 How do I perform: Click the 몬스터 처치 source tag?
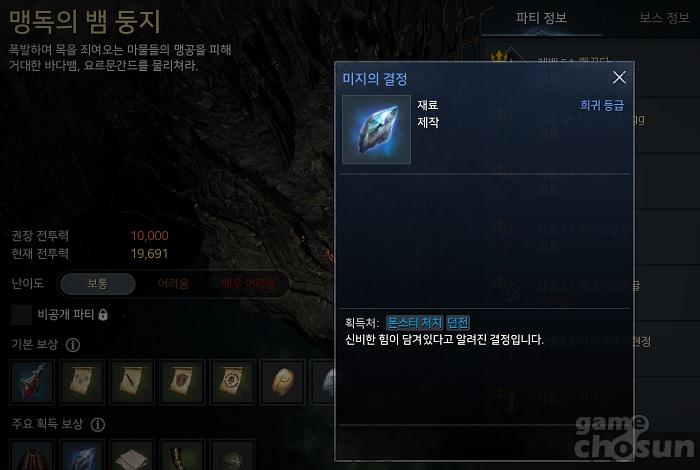pyautogui.click(x=415, y=322)
